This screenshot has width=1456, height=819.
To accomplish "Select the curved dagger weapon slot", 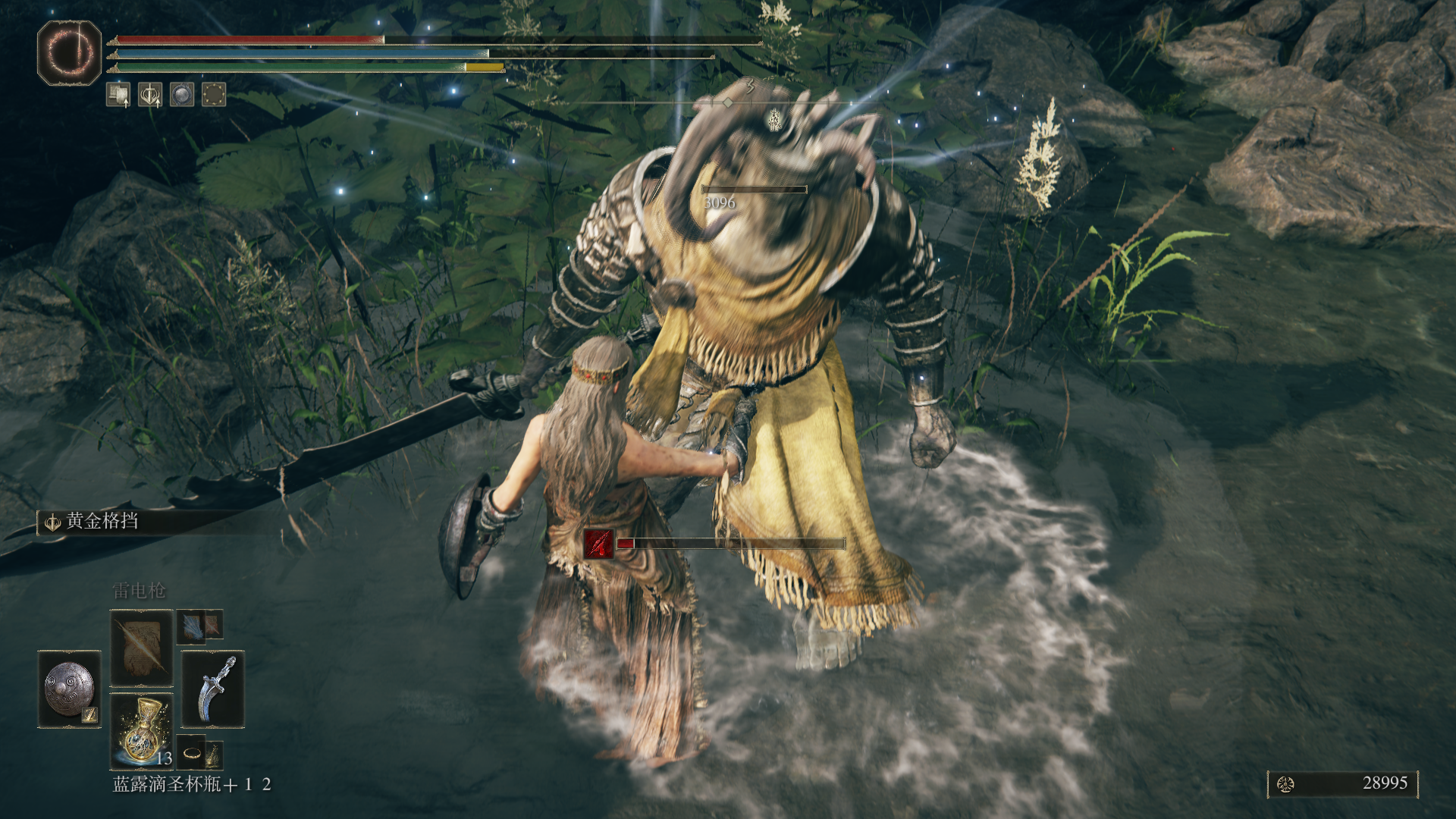I will click(x=213, y=689).
